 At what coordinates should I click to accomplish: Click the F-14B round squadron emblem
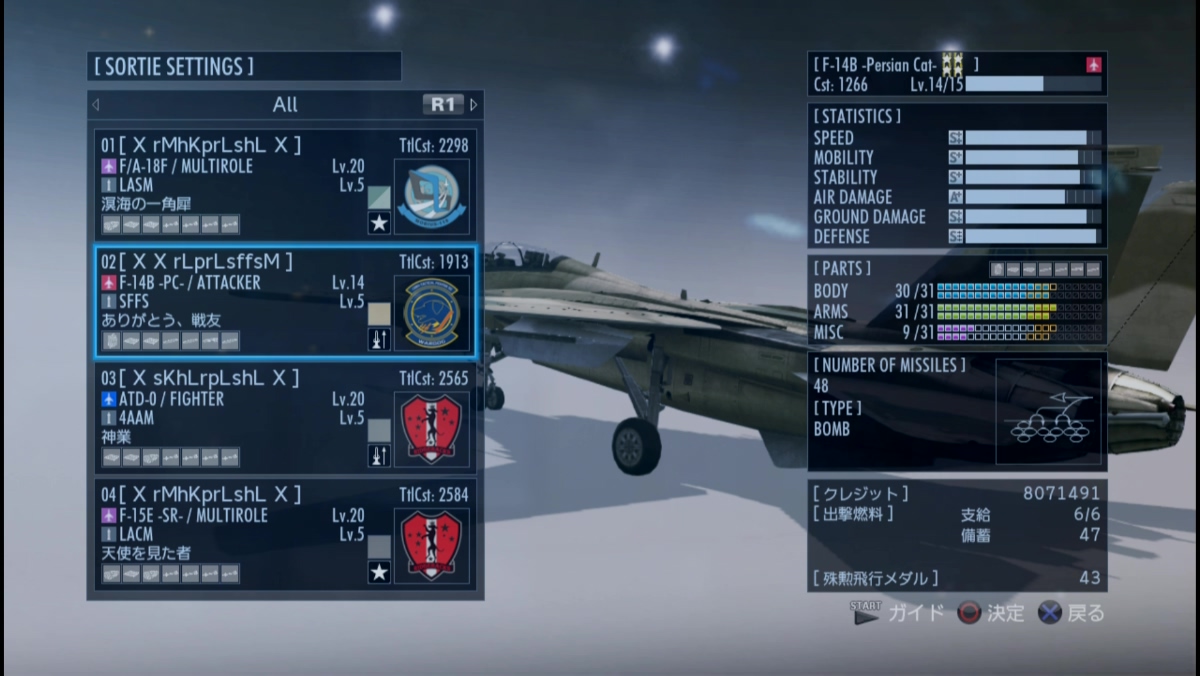(431, 312)
